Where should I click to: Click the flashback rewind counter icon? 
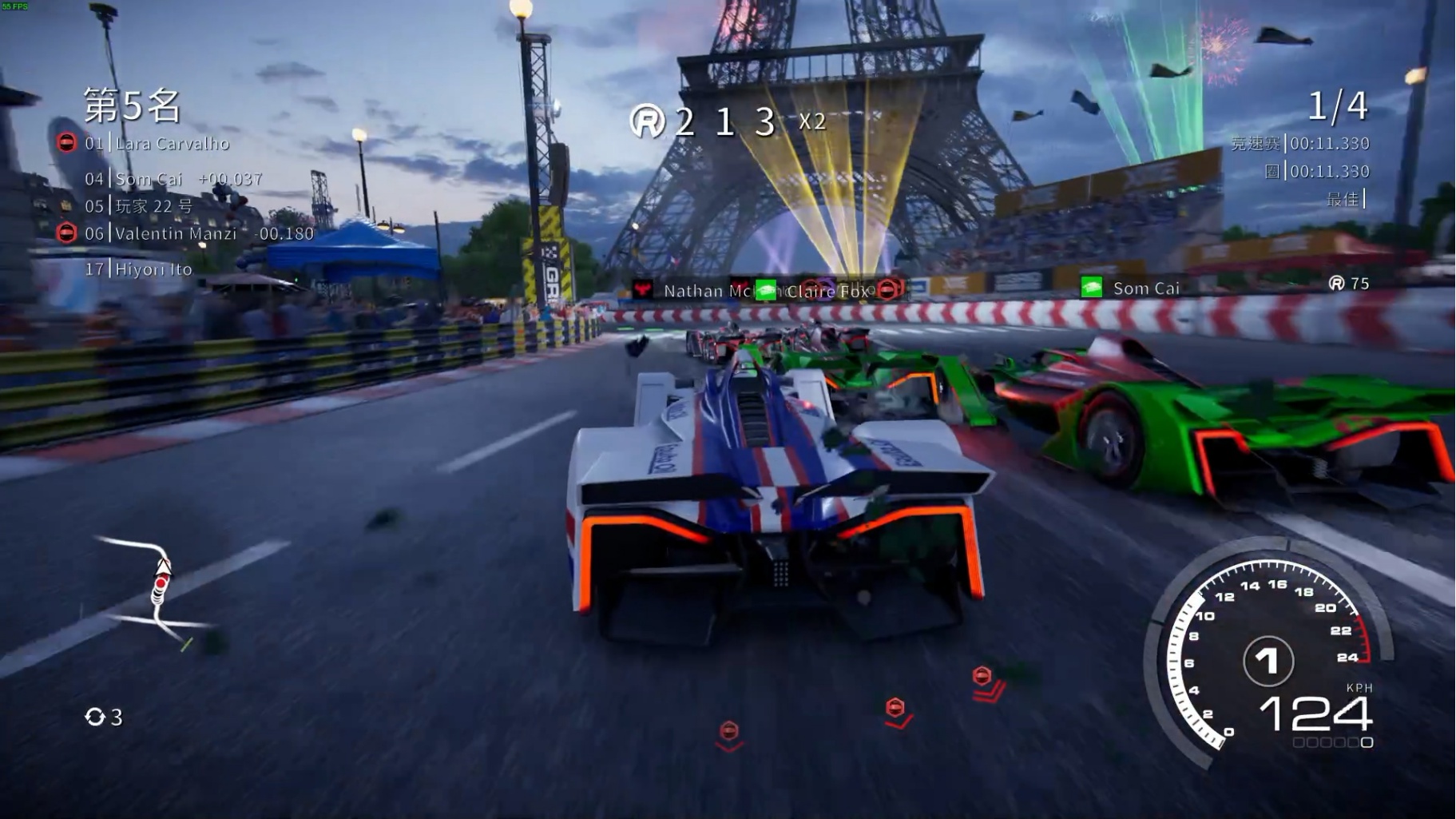[x=95, y=717]
